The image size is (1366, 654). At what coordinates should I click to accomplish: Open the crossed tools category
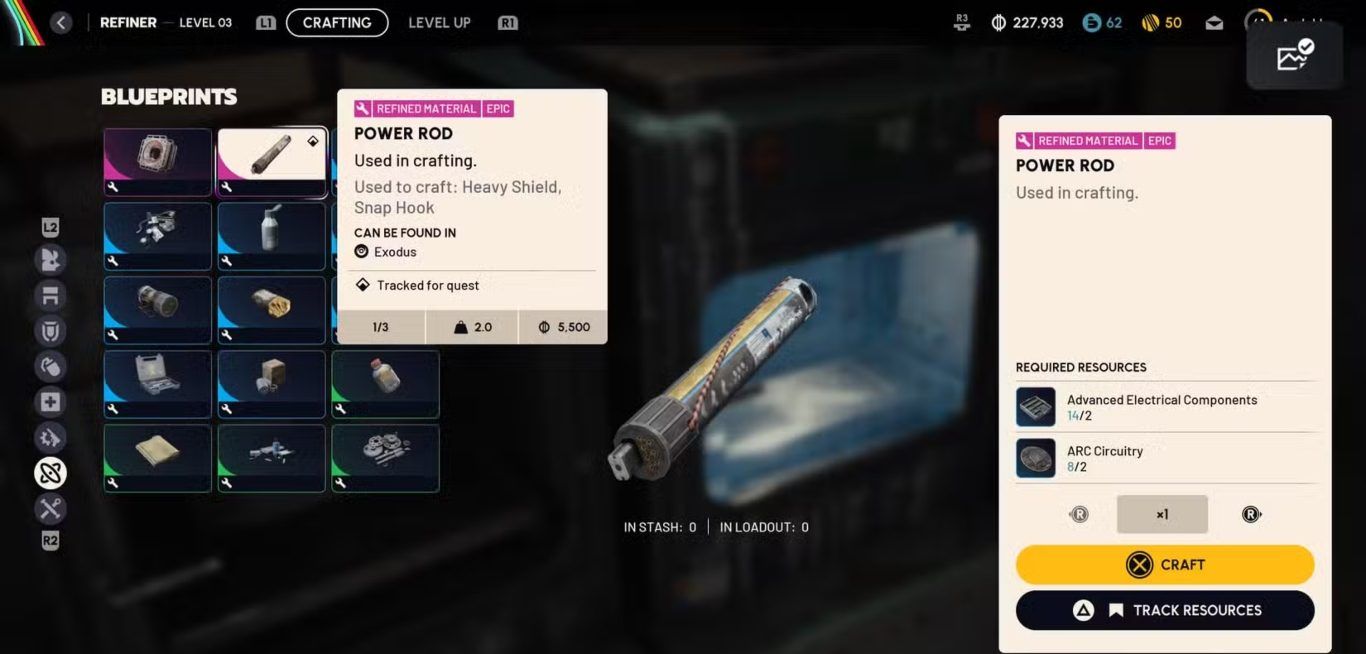(x=50, y=509)
